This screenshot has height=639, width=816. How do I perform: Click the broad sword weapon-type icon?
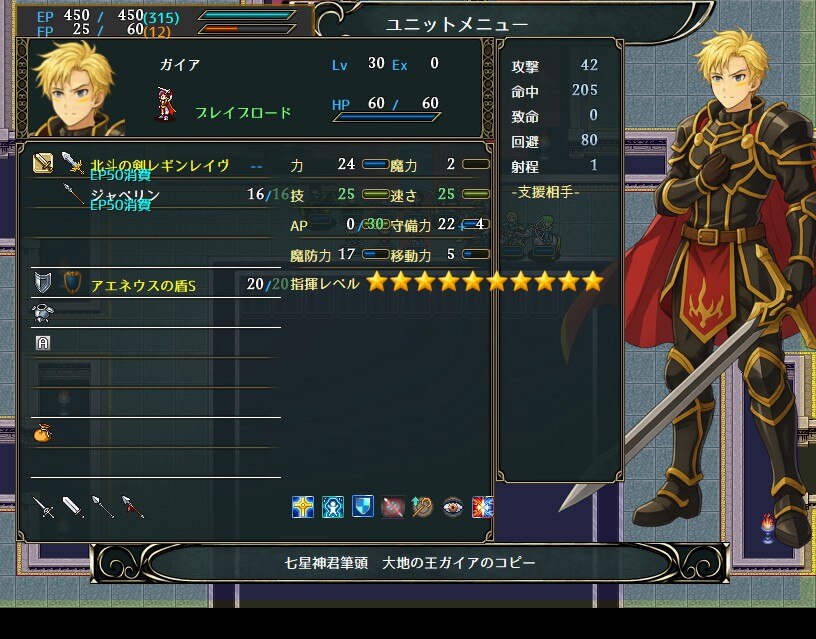(x=73, y=507)
